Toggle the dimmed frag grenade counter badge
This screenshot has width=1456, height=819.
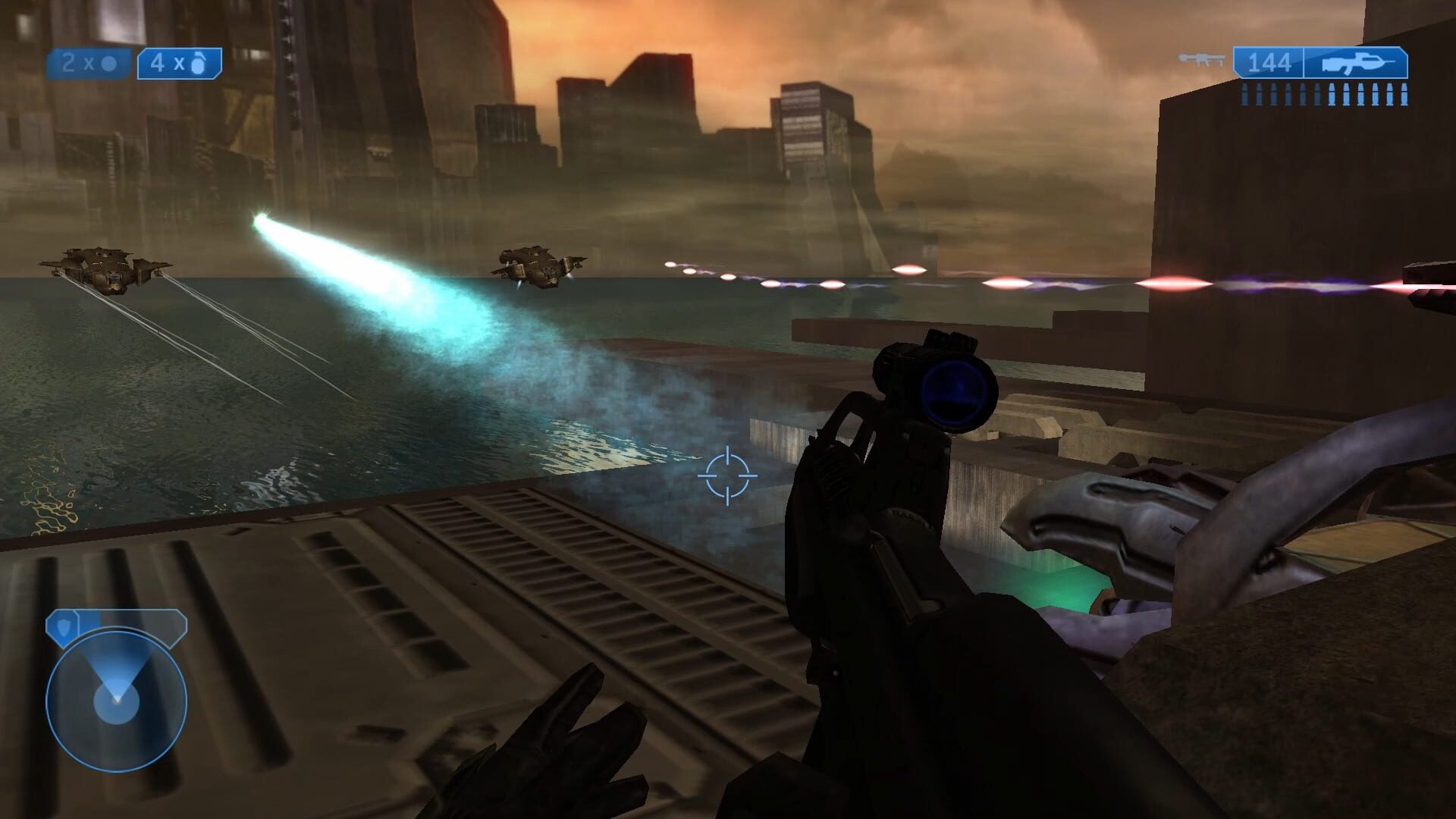click(87, 63)
